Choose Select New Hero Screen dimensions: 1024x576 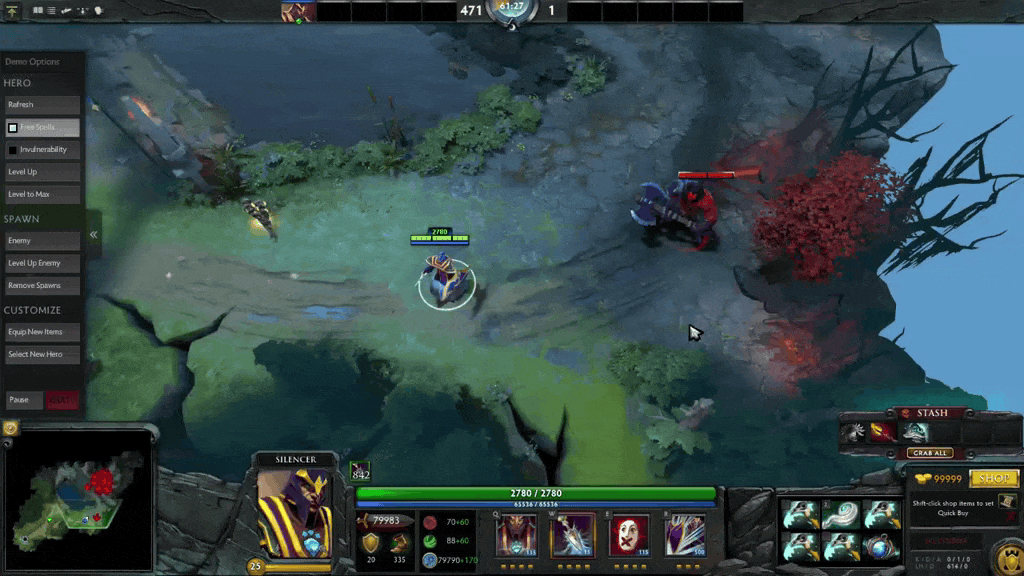click(x=42, y=354)
